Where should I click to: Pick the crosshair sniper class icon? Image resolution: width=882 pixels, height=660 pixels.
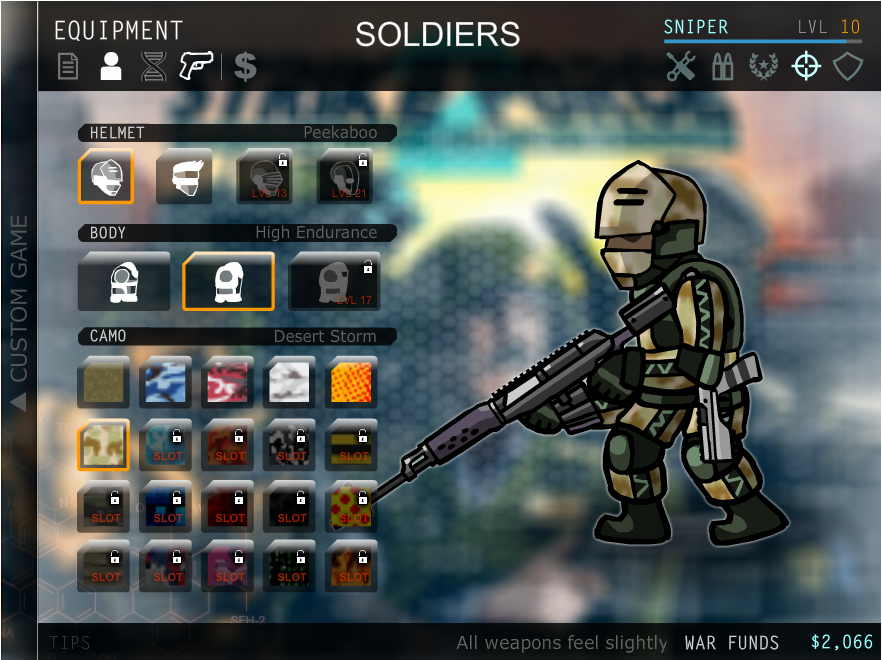point(806,66)
